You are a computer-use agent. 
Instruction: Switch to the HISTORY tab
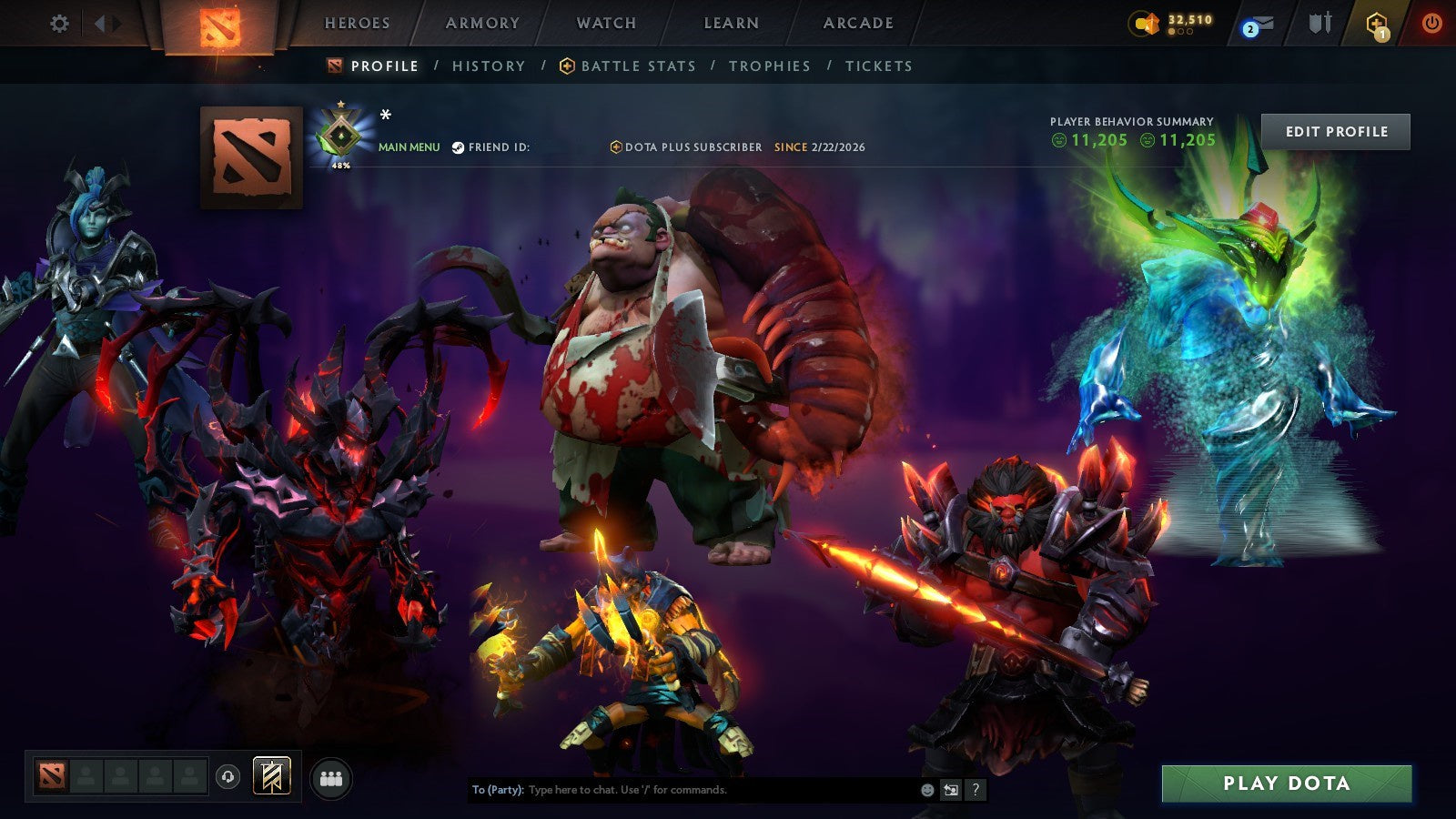(488, 66)
